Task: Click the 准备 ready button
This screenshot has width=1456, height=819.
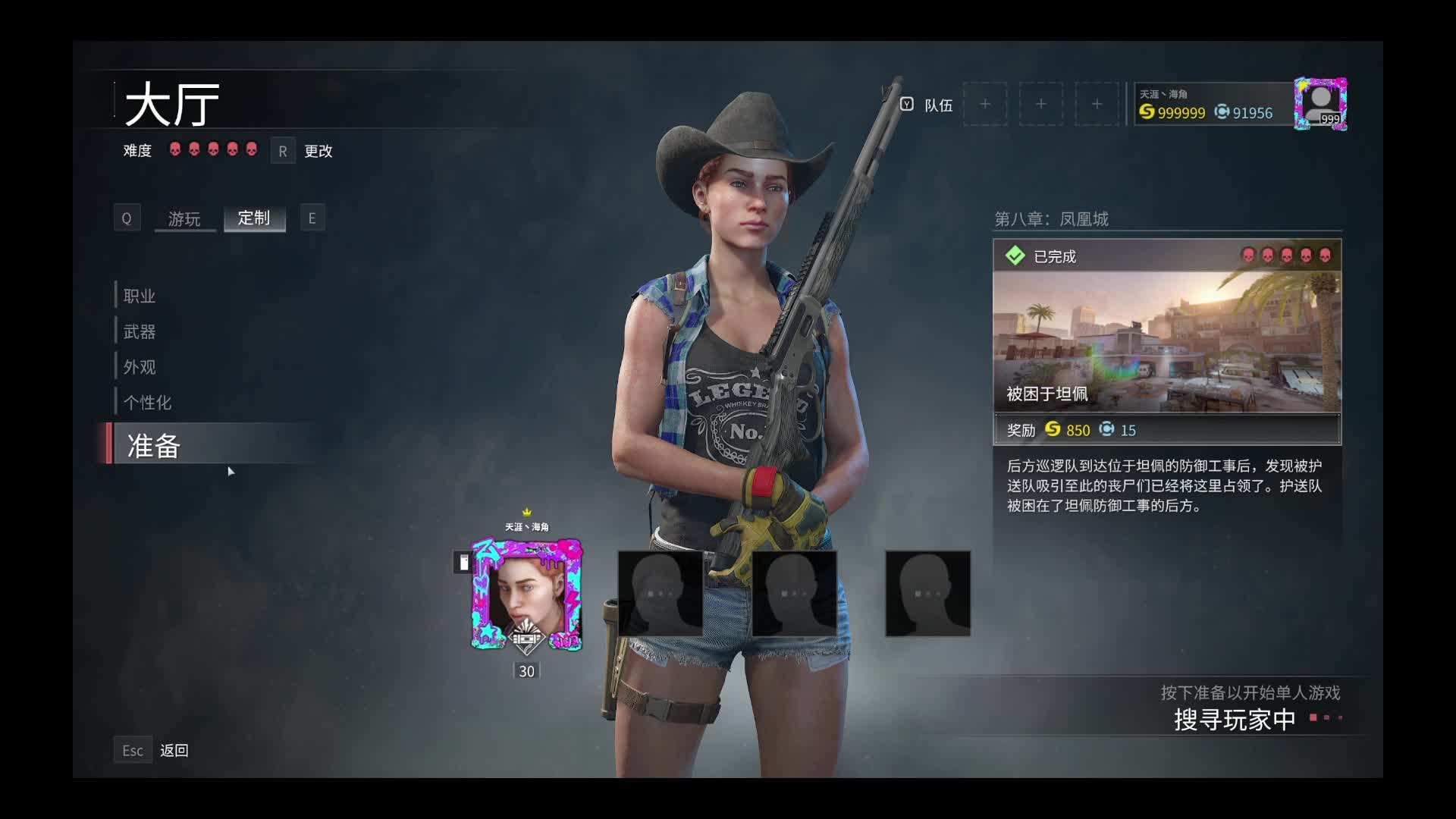Action: point(154,445)
